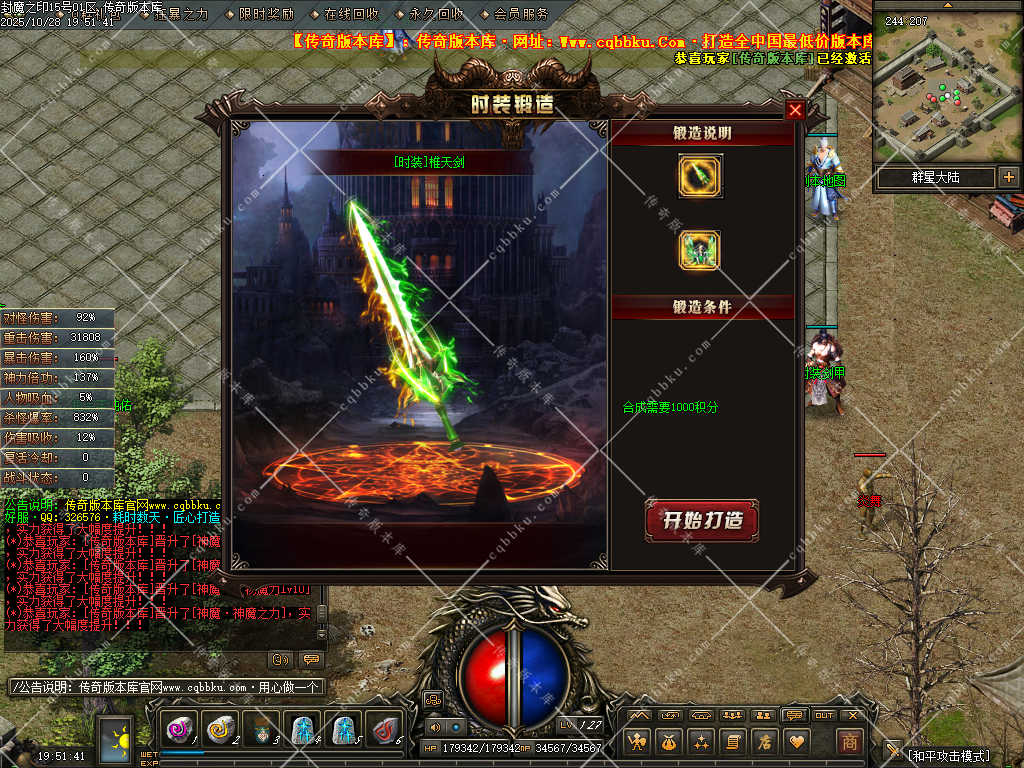Click the OUT exit button

pyautogui.click(x=824, y=715)
